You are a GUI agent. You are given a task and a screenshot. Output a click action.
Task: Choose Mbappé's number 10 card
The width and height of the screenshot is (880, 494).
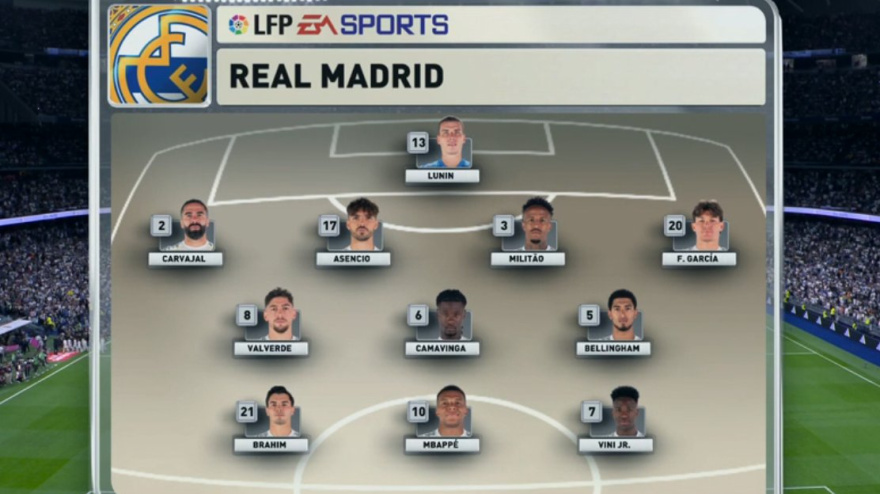click(443, 420)
